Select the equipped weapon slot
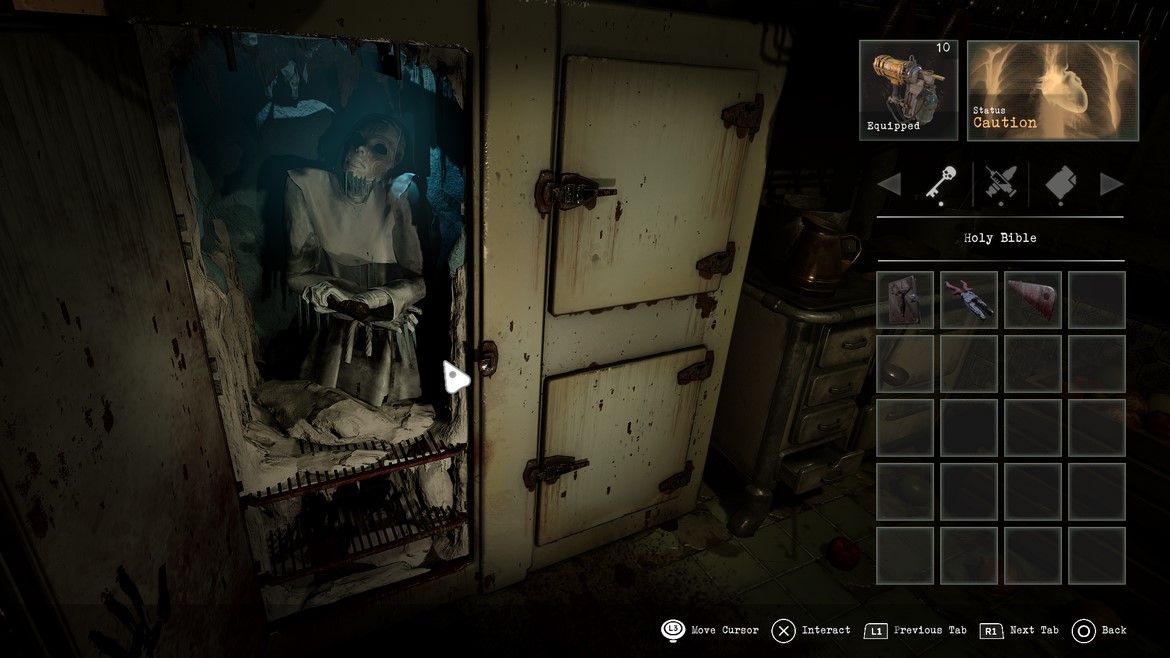The image size is (1170, 658). click(908, 90)
